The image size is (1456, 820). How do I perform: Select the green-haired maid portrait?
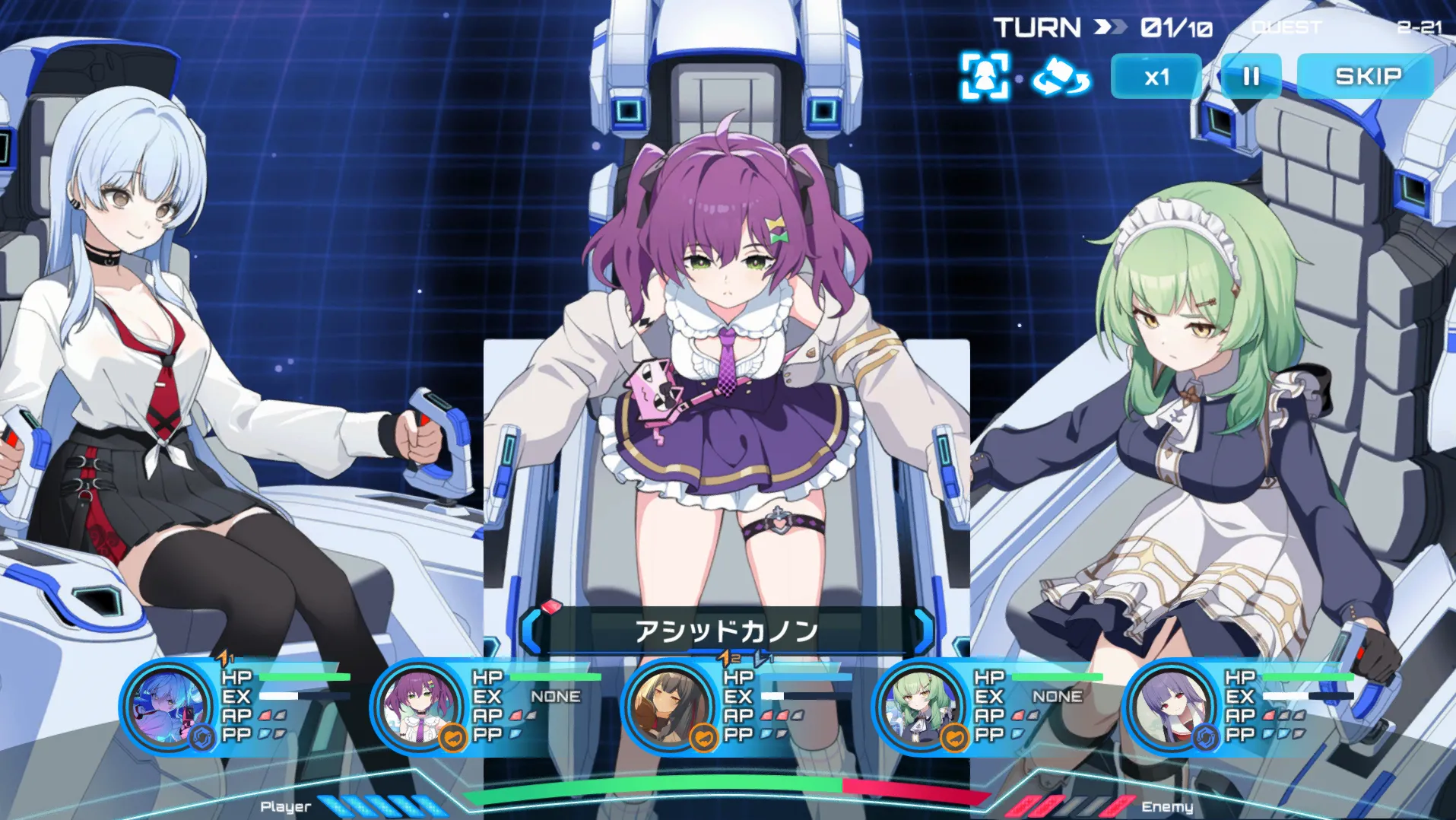click(919, 707)
